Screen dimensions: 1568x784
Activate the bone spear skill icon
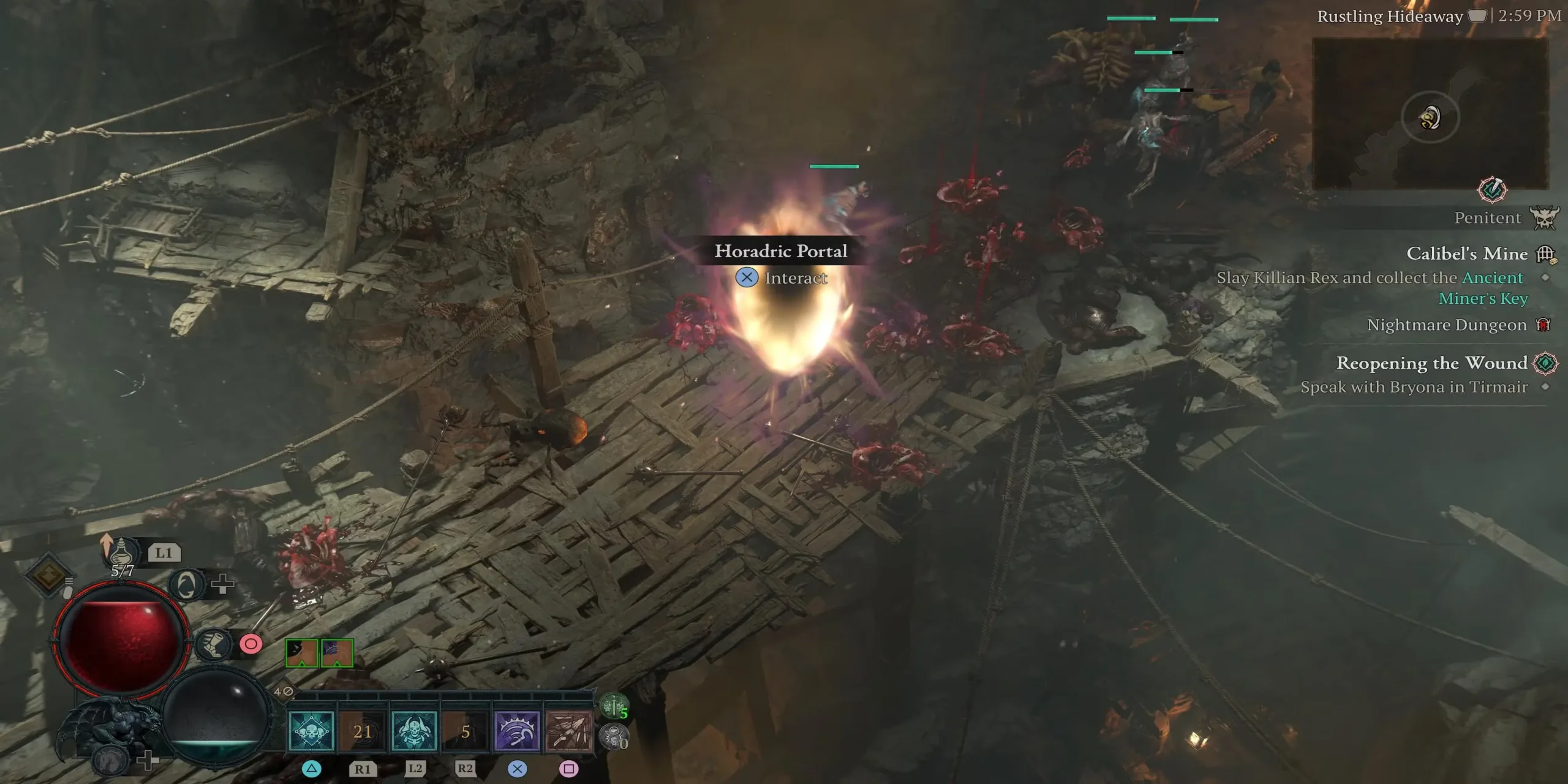(569, 731)
